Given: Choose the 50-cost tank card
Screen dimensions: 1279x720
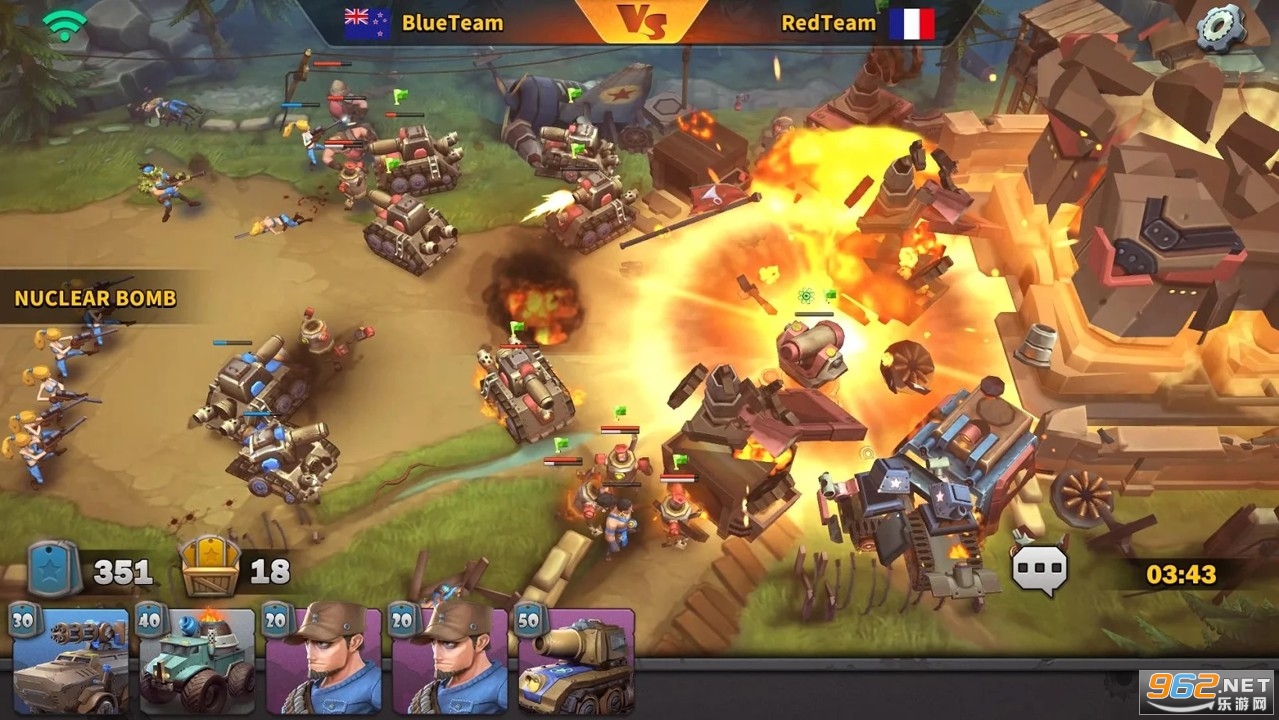Looking at the screenshot, I should click(575, 662).
